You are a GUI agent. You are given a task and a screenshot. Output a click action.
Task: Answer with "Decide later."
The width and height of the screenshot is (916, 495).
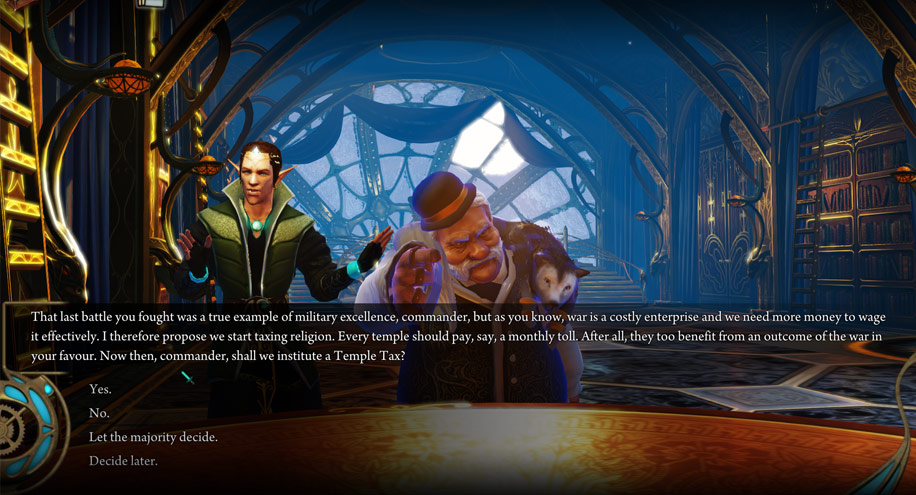coord(123,461)
